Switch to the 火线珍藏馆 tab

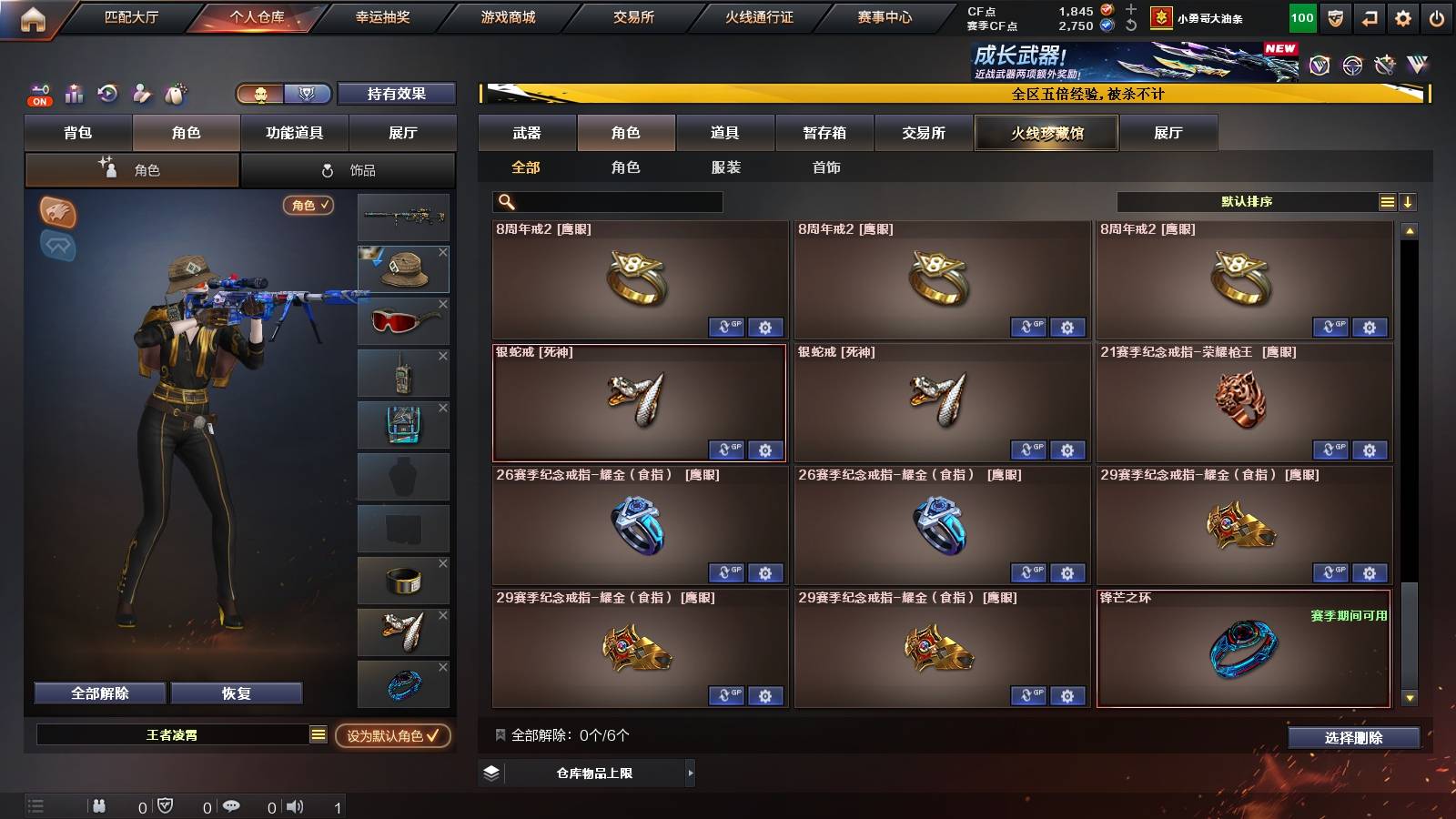coord(1046,133)
